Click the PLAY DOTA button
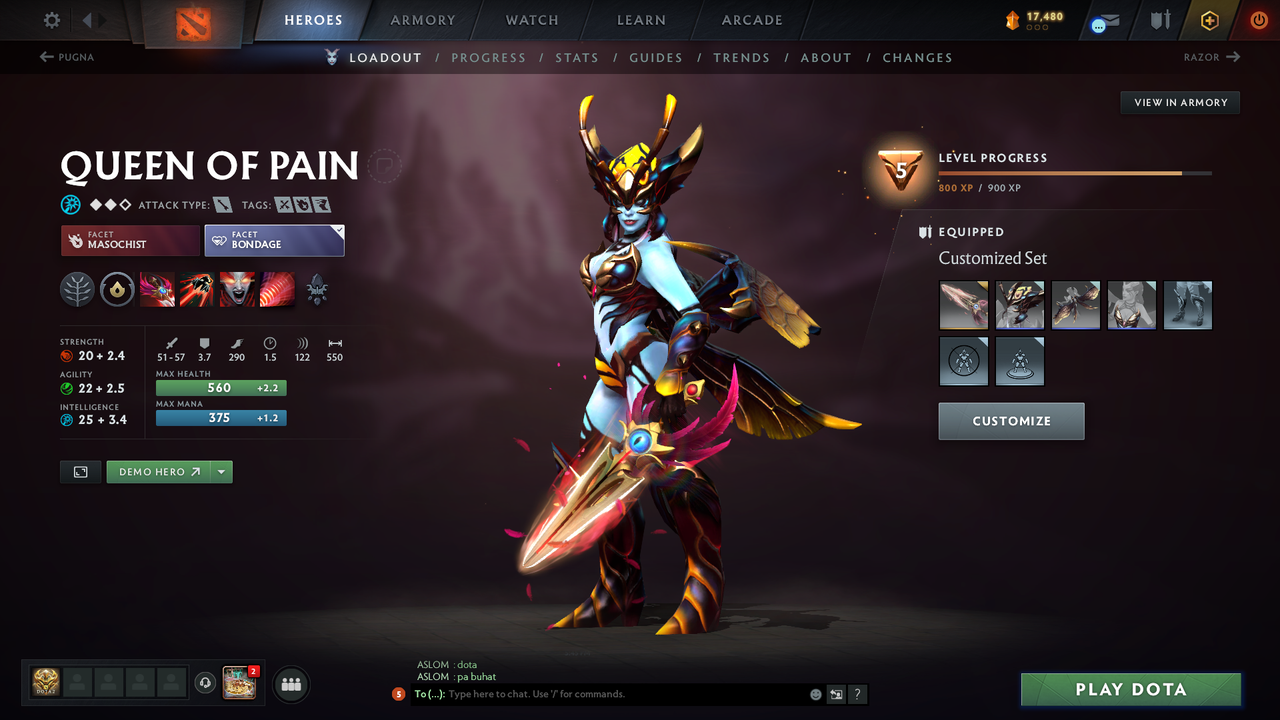The height and width of the screenshot is (720, 1280). (1130, 689)
